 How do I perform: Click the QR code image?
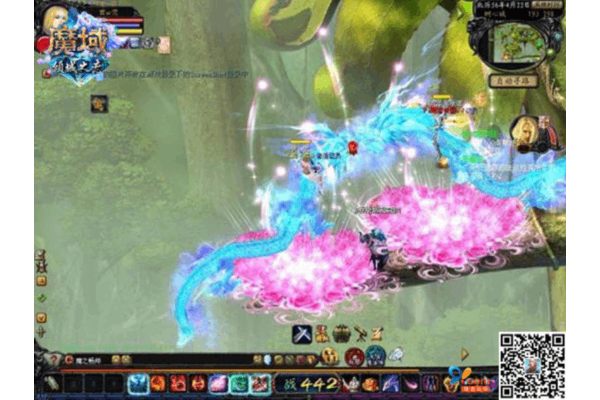click(531, 365)
